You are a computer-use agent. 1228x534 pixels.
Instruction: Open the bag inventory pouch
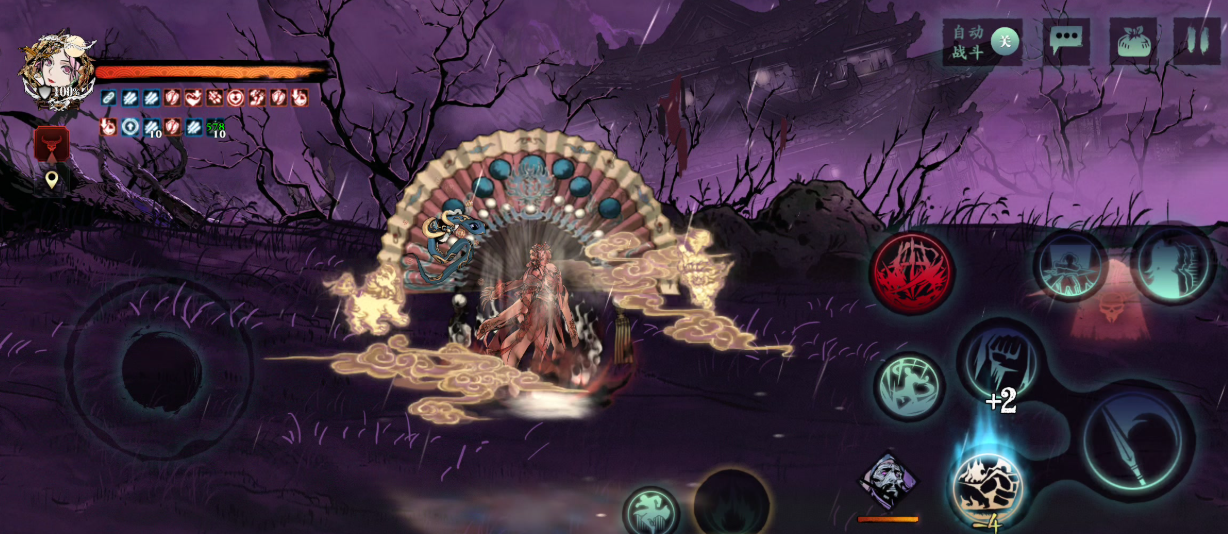pos(1132,42)
